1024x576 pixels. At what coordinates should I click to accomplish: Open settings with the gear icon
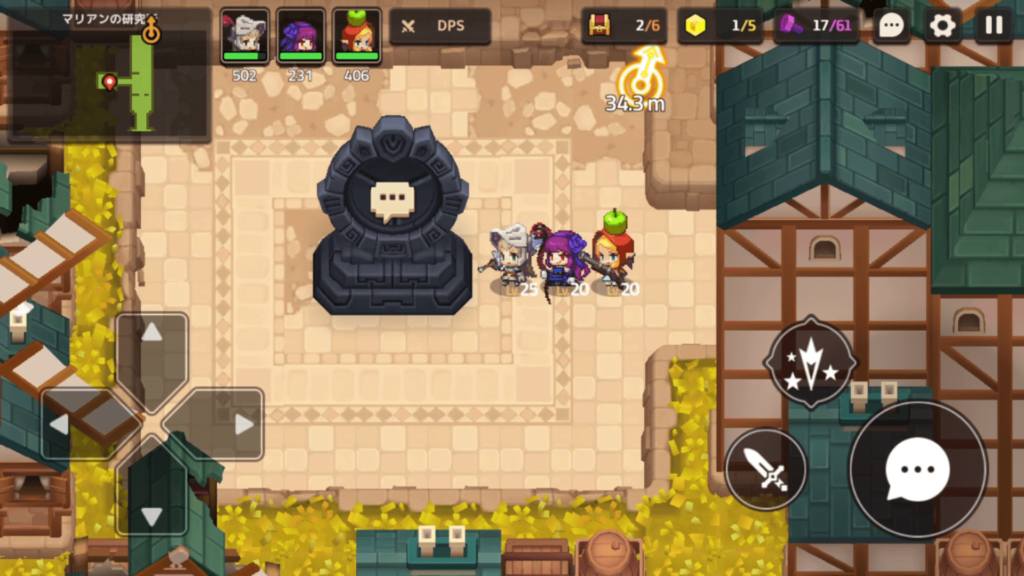942,26
